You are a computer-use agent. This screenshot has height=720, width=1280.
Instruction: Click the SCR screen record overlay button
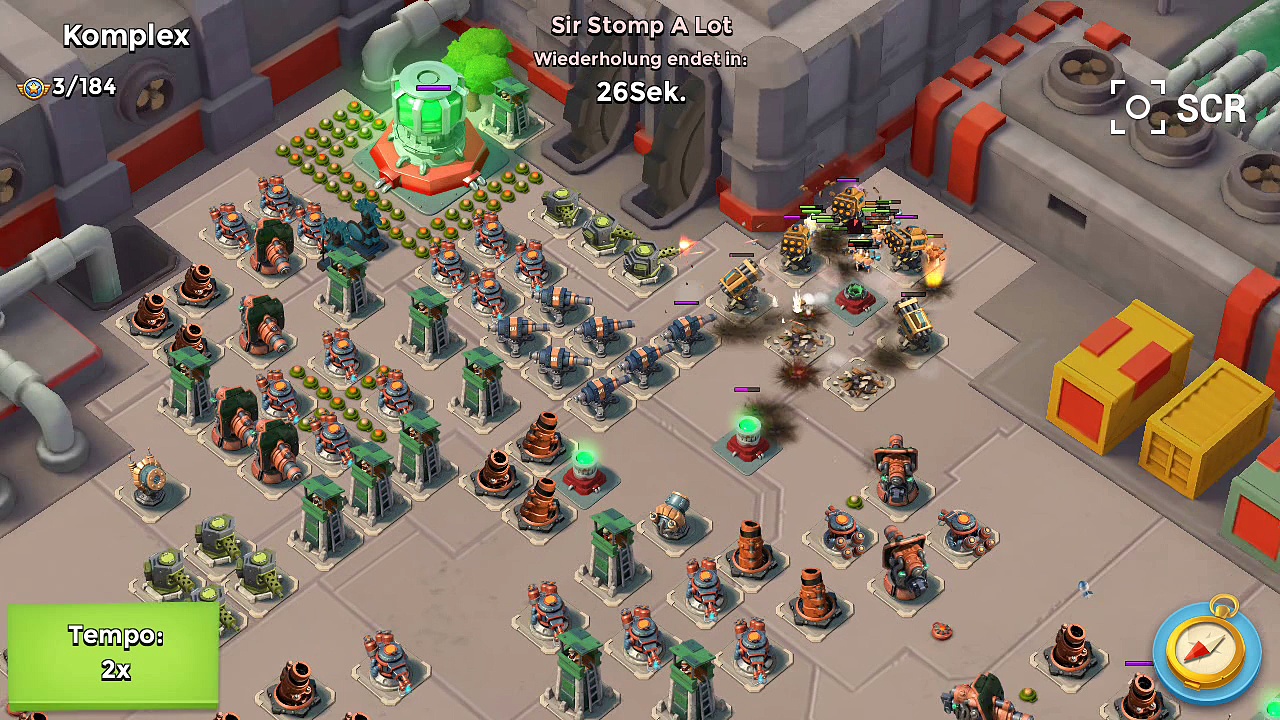(1178, 108)
